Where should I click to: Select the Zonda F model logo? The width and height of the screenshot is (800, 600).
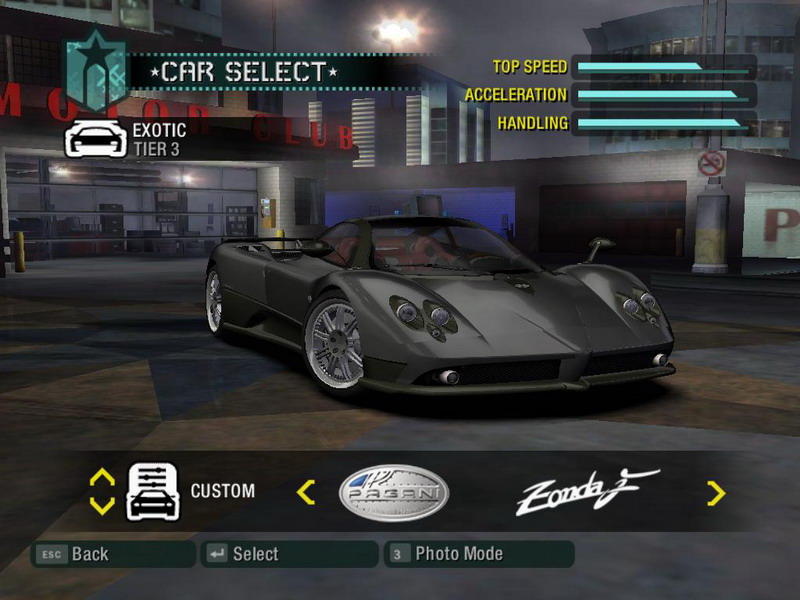(x=586, y=491)
